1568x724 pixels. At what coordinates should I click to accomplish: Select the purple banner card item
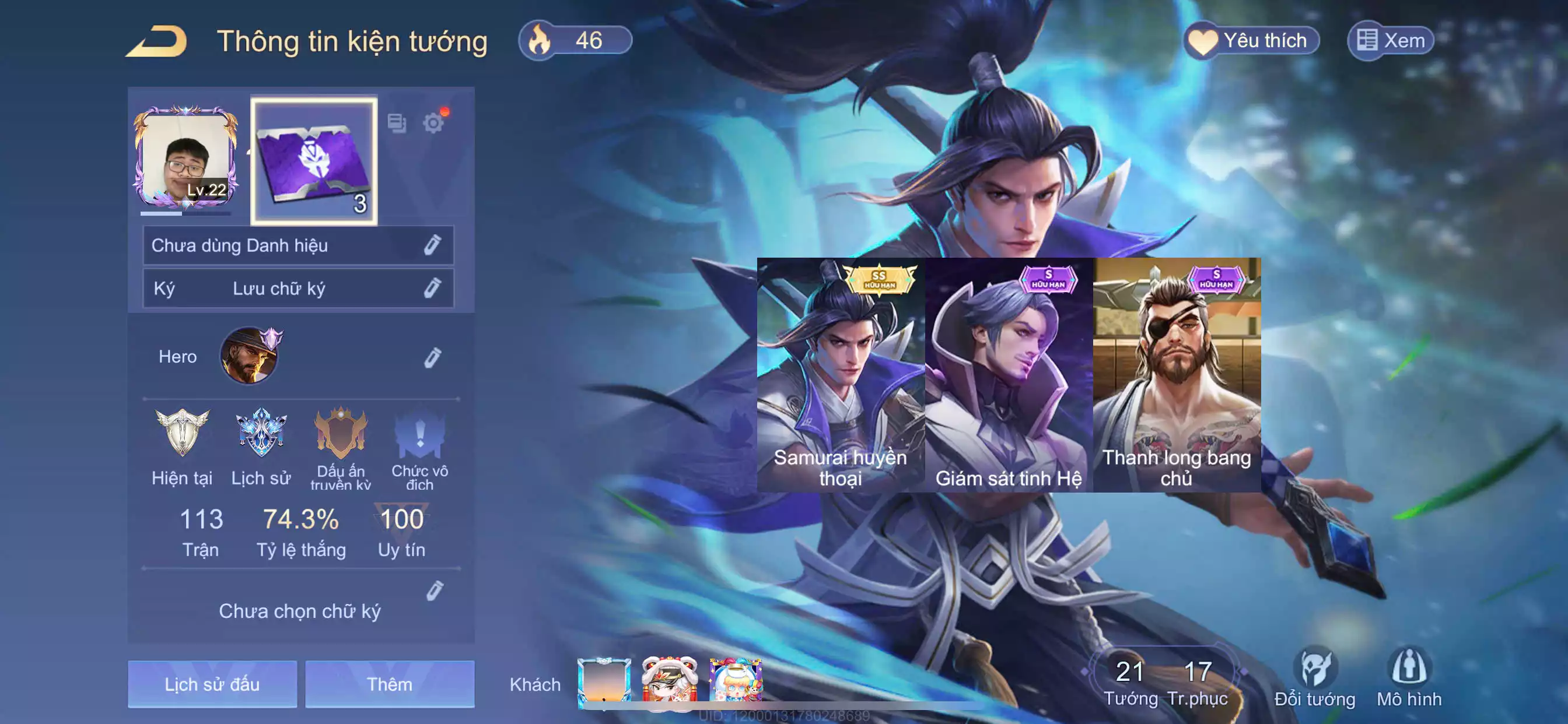coord(314,161)
